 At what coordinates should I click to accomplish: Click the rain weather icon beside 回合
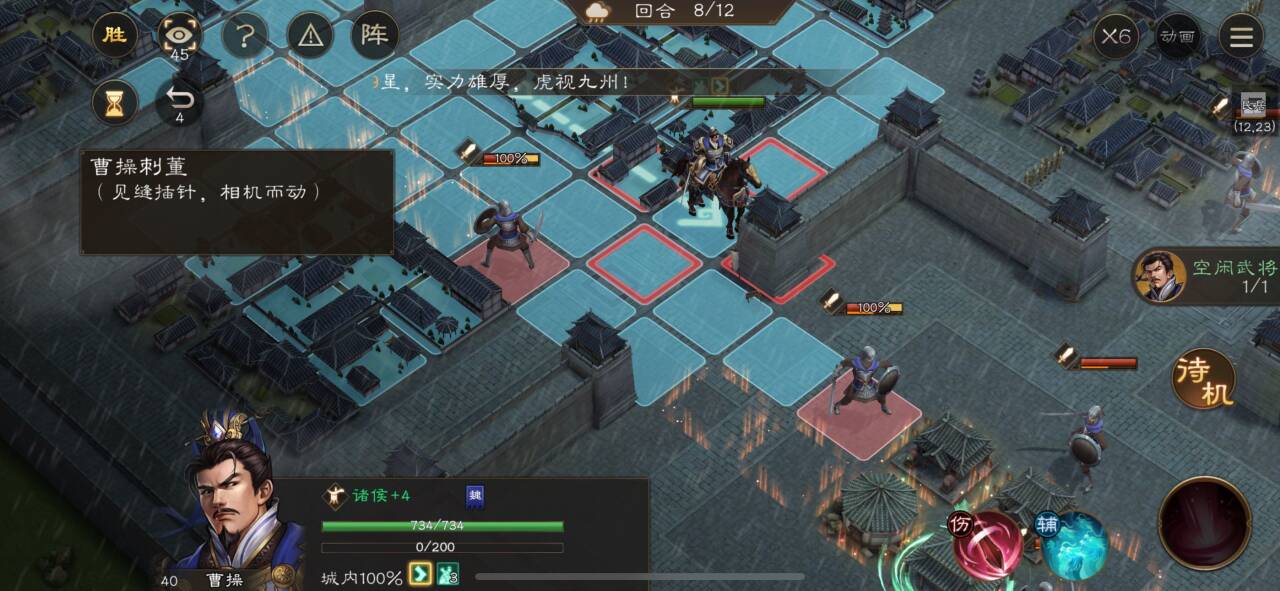tap(600, 11)
